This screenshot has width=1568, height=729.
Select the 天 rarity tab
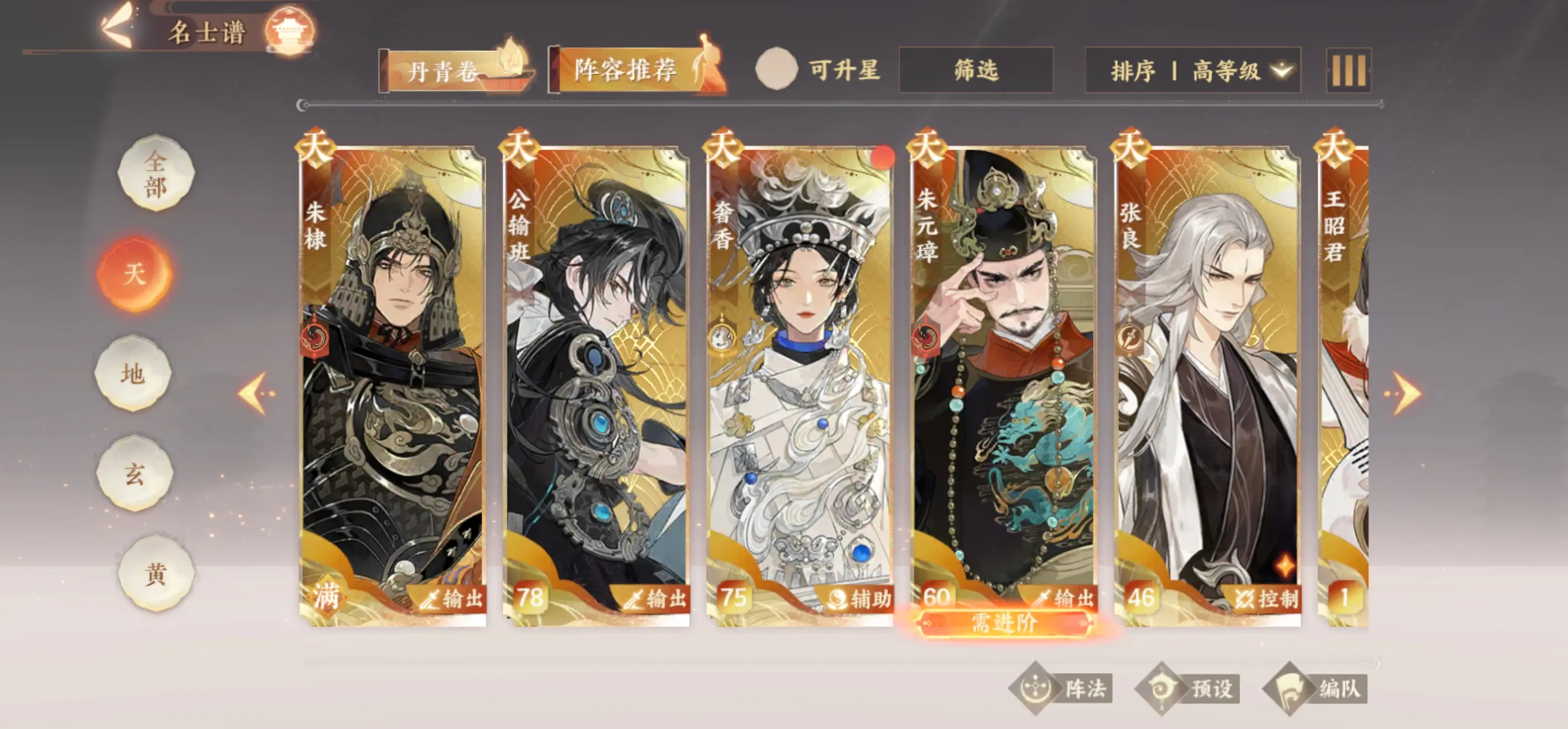click(x=135, y=274)
